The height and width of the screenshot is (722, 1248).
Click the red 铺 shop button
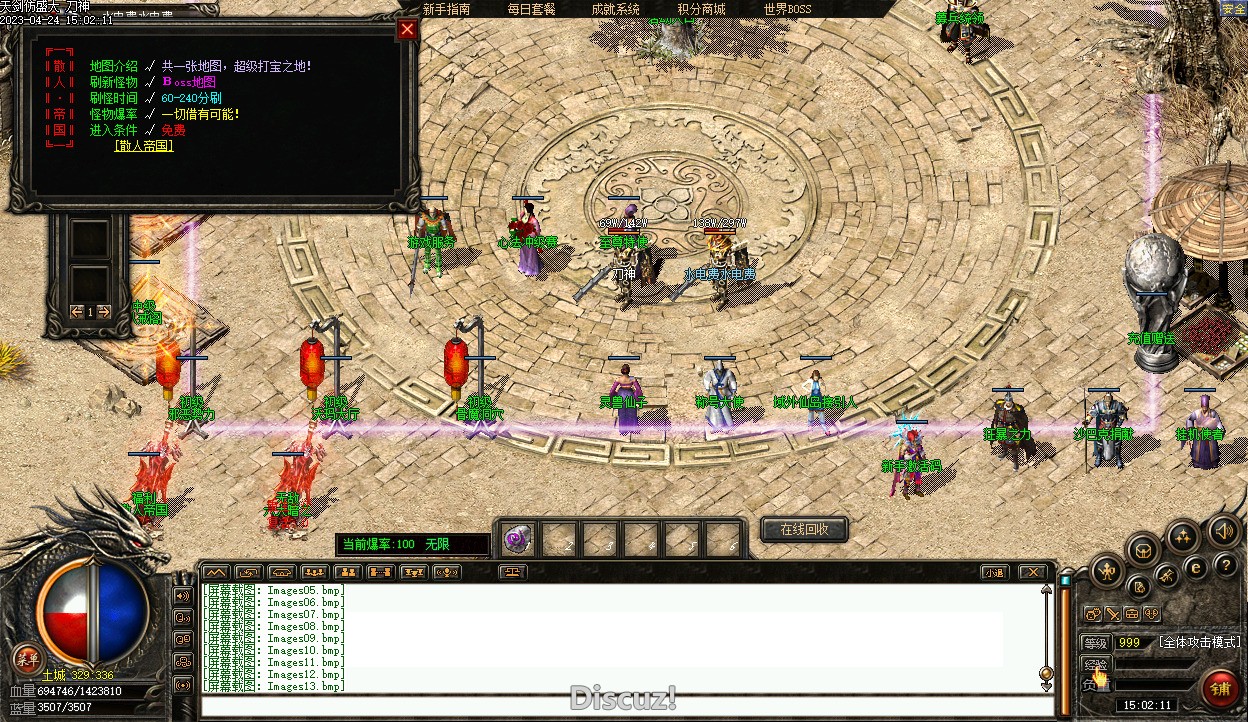1220,689
